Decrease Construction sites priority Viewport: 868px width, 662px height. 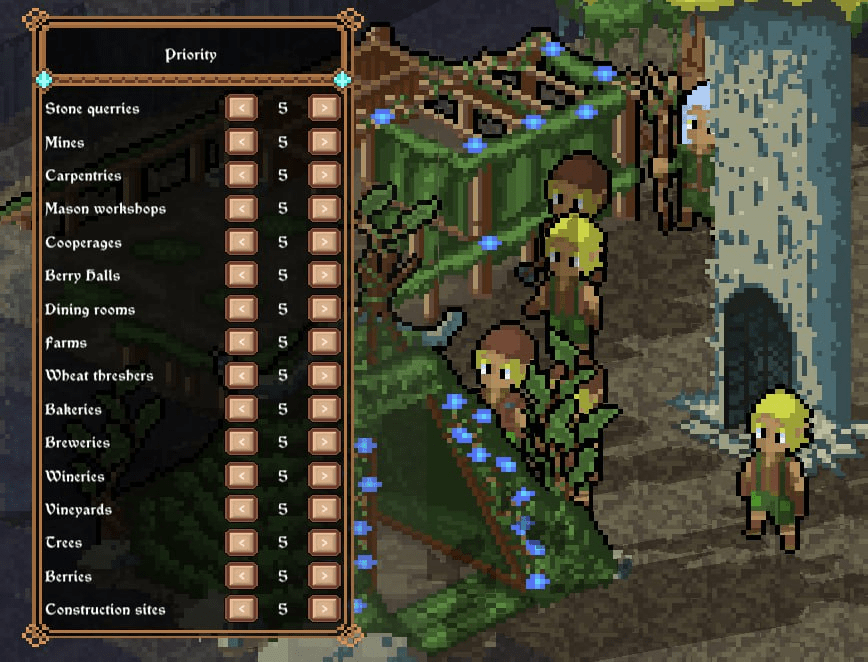pos(241,609)
